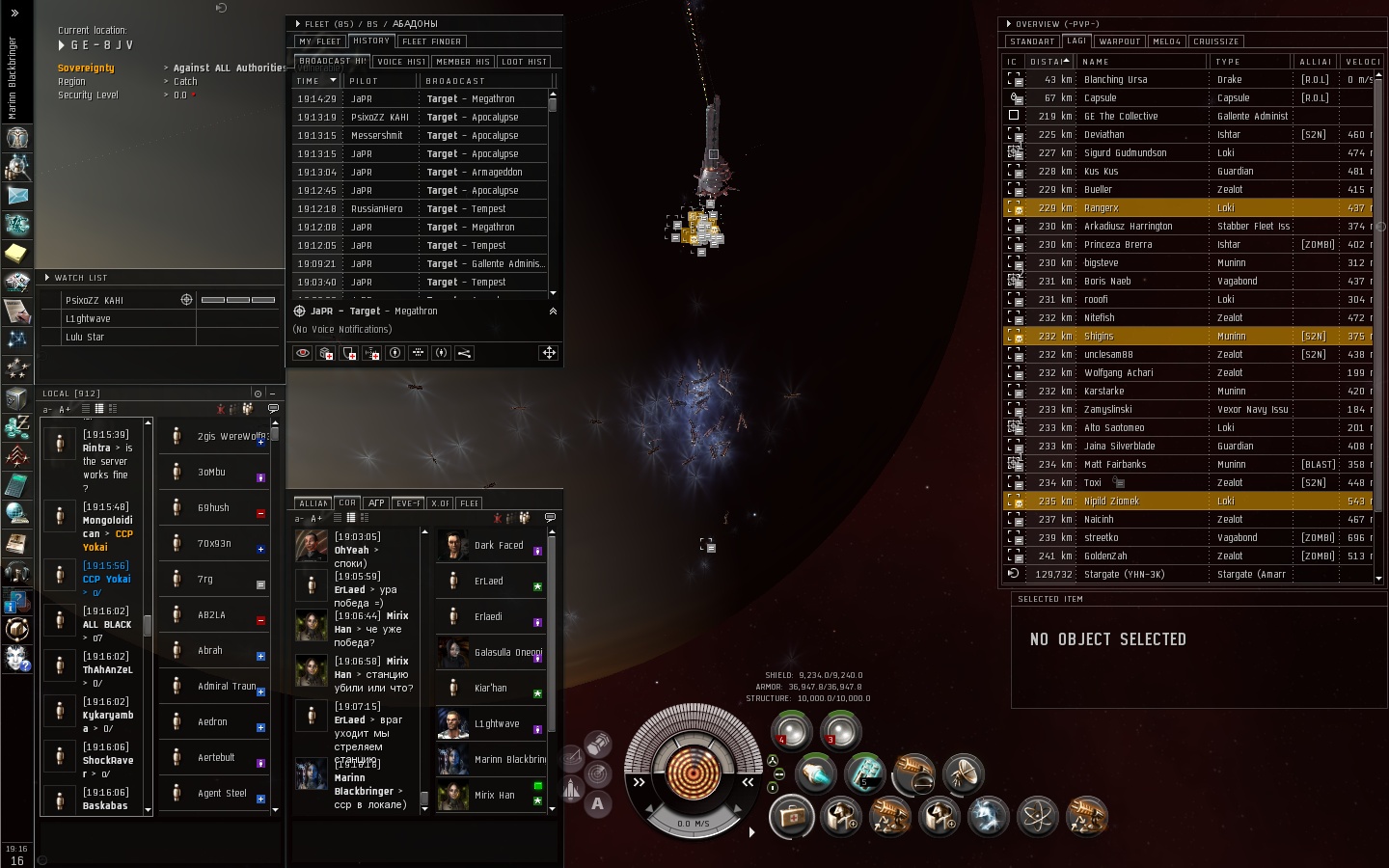Screen dimensions: 1389x868
Task: Select Lulu Star in the watch list
Action: click(x=85, y=338)
